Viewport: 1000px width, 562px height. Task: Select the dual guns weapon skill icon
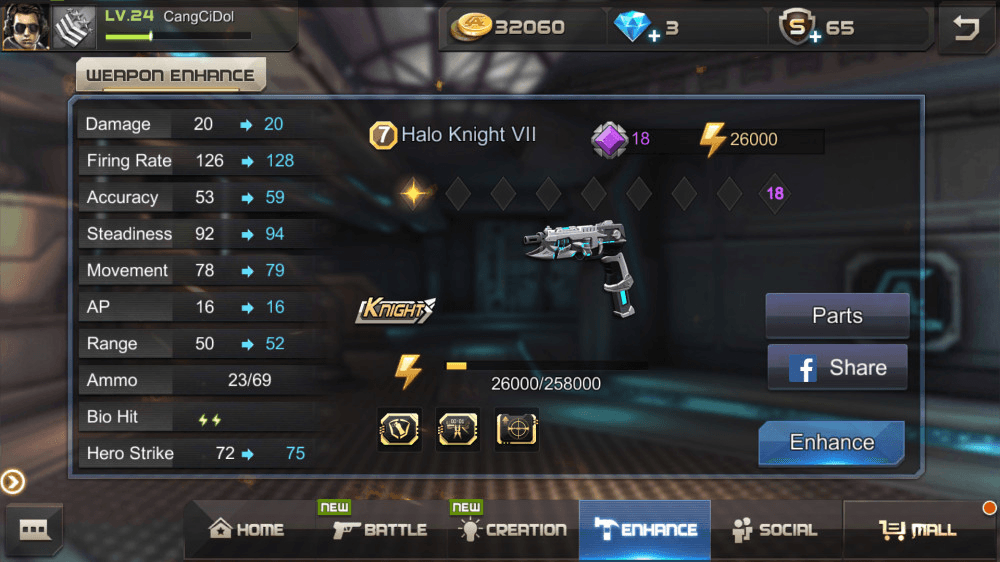click(458, 429)
